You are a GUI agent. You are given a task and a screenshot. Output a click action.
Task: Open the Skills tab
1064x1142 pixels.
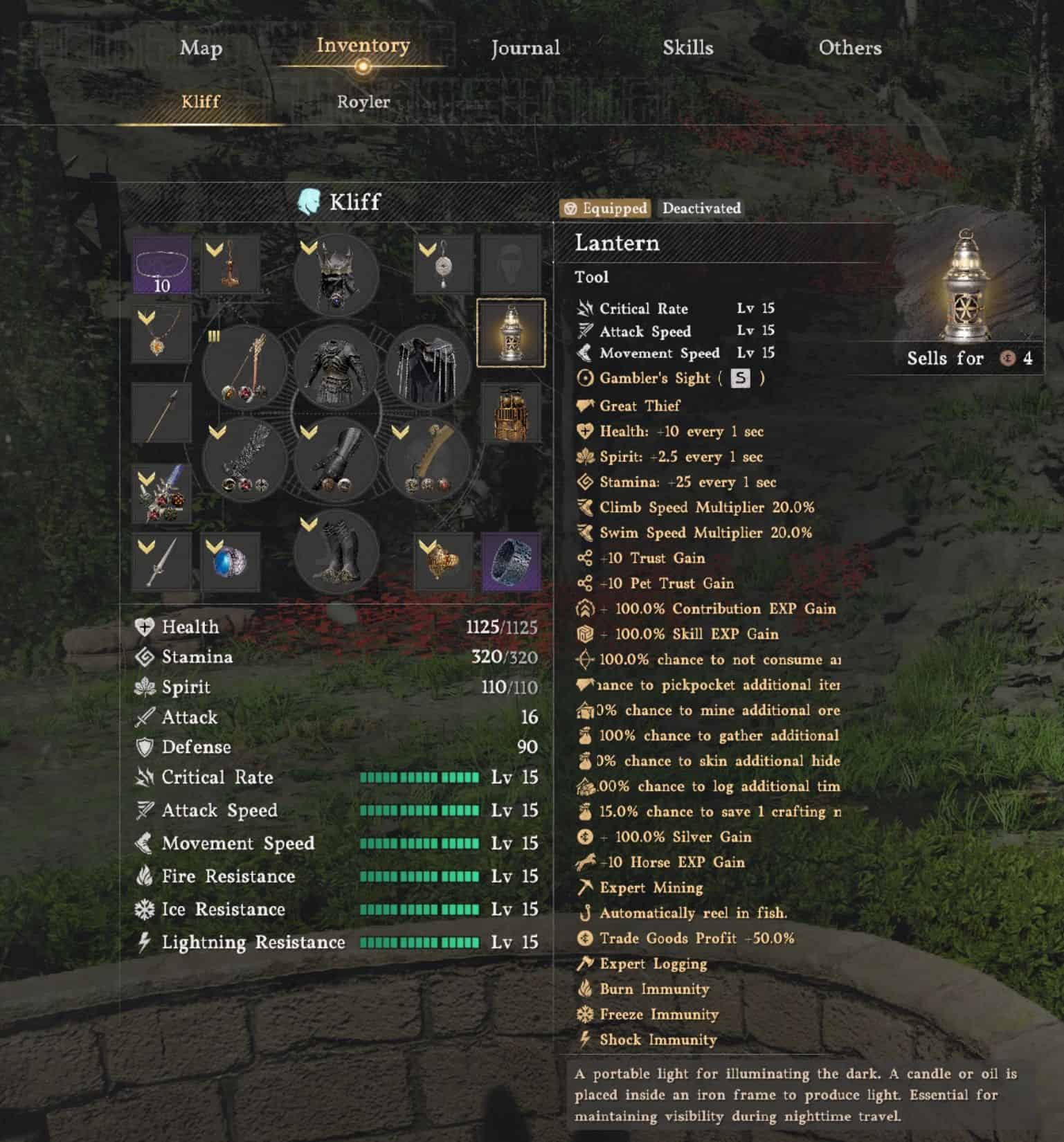(x=687, y=48)
